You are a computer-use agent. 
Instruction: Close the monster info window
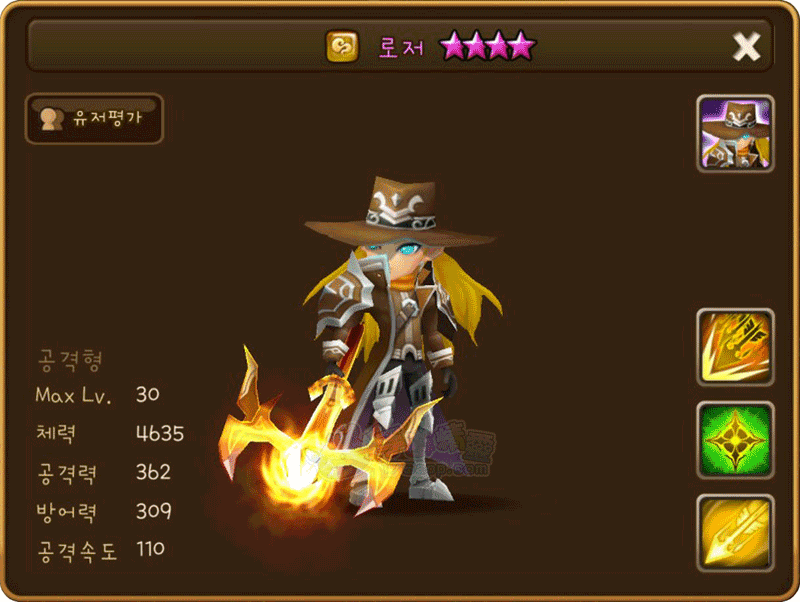point(746,46)
